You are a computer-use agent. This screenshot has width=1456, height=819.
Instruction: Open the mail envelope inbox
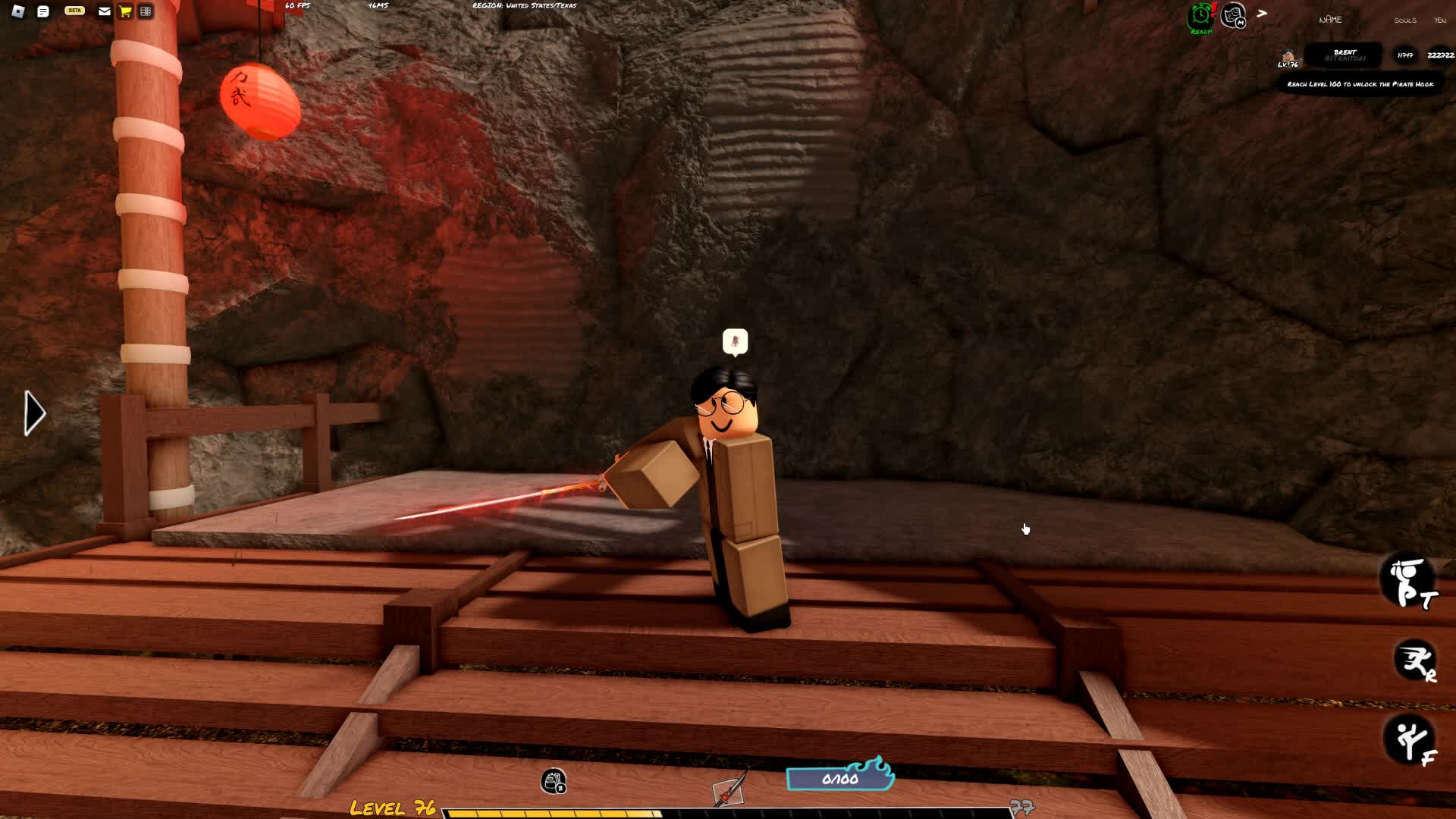105,11
